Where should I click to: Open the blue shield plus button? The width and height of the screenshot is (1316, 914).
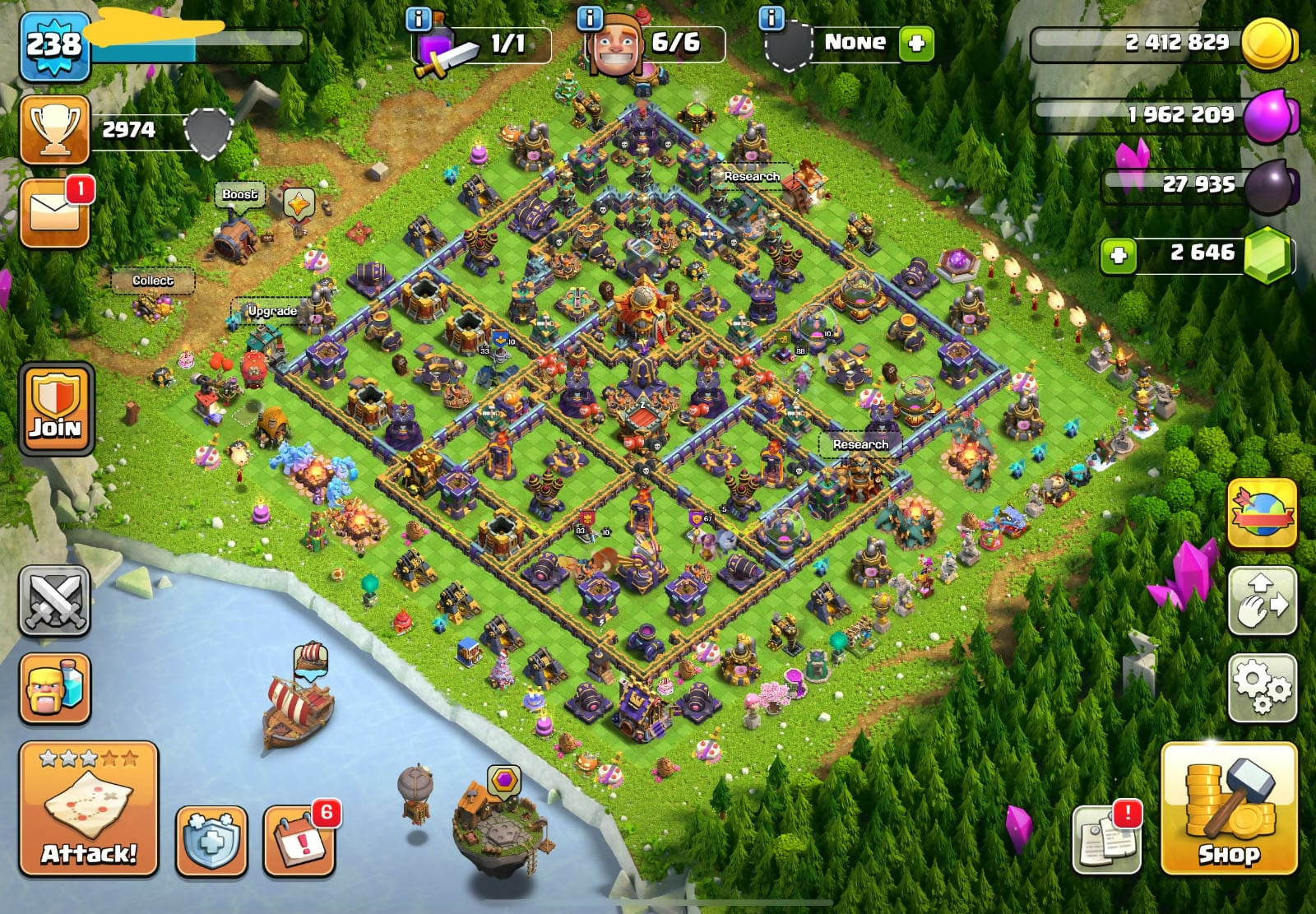click(211, 841)
